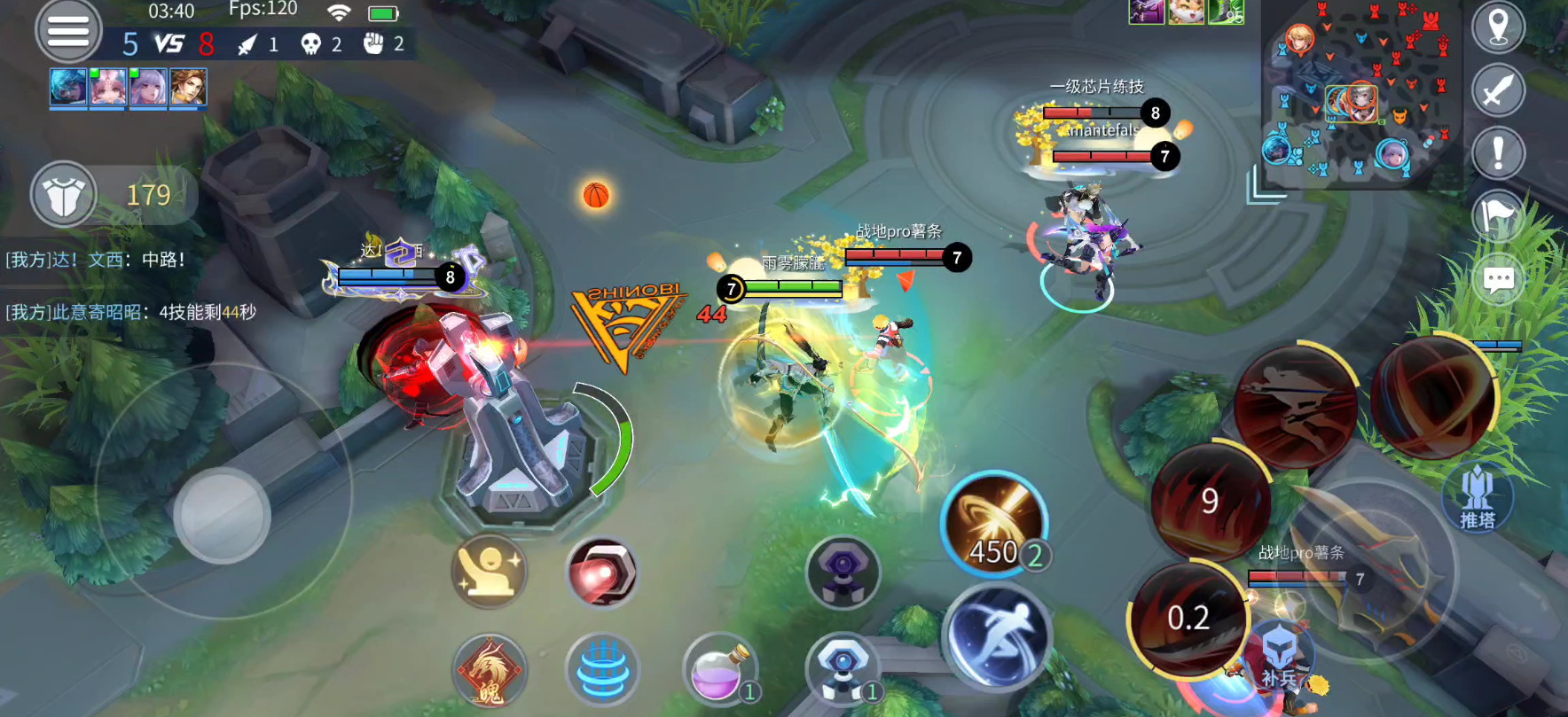Open the hamburger menu button
This screenshot has width=1568, height=717.
68,31
